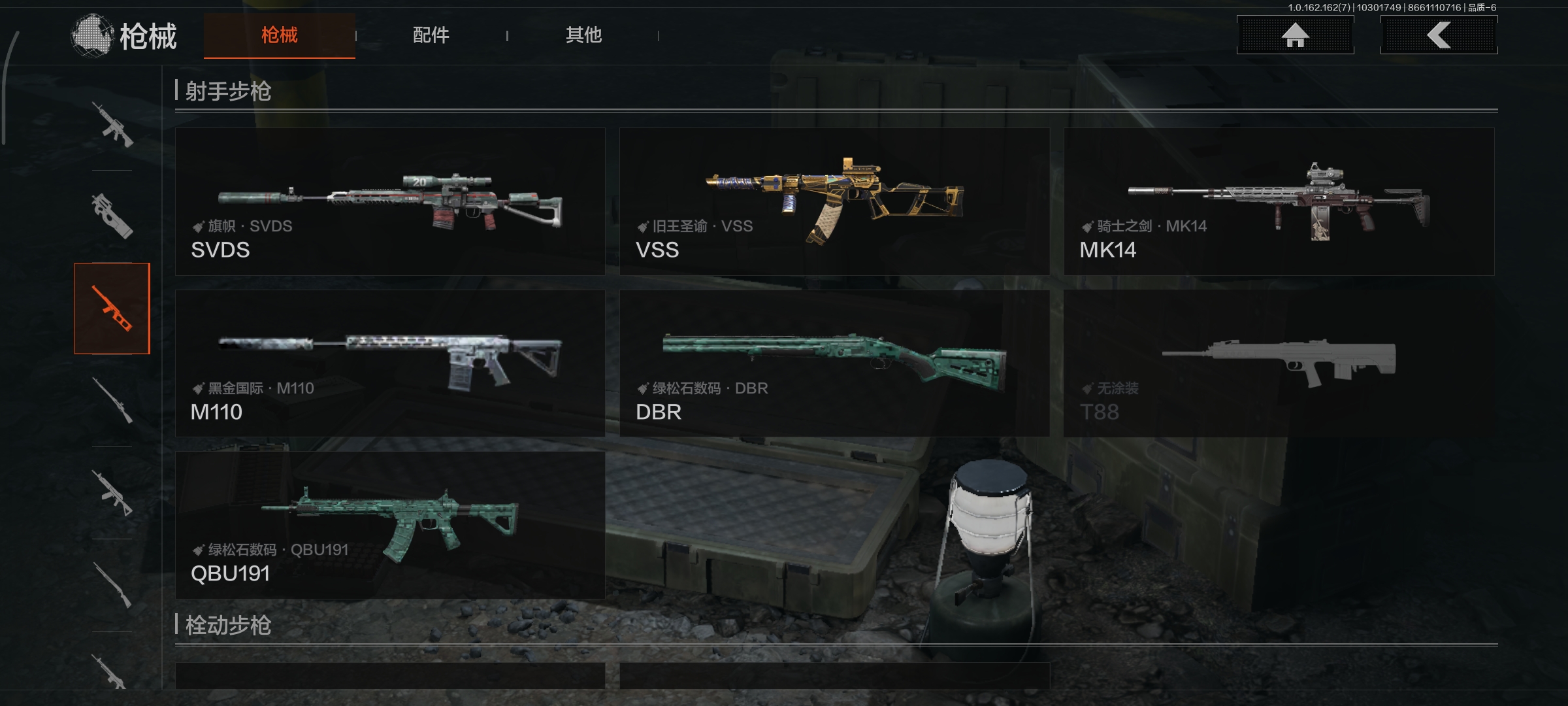Open the 配件 tab
The image size is (1568, 706).
point(431,35)
